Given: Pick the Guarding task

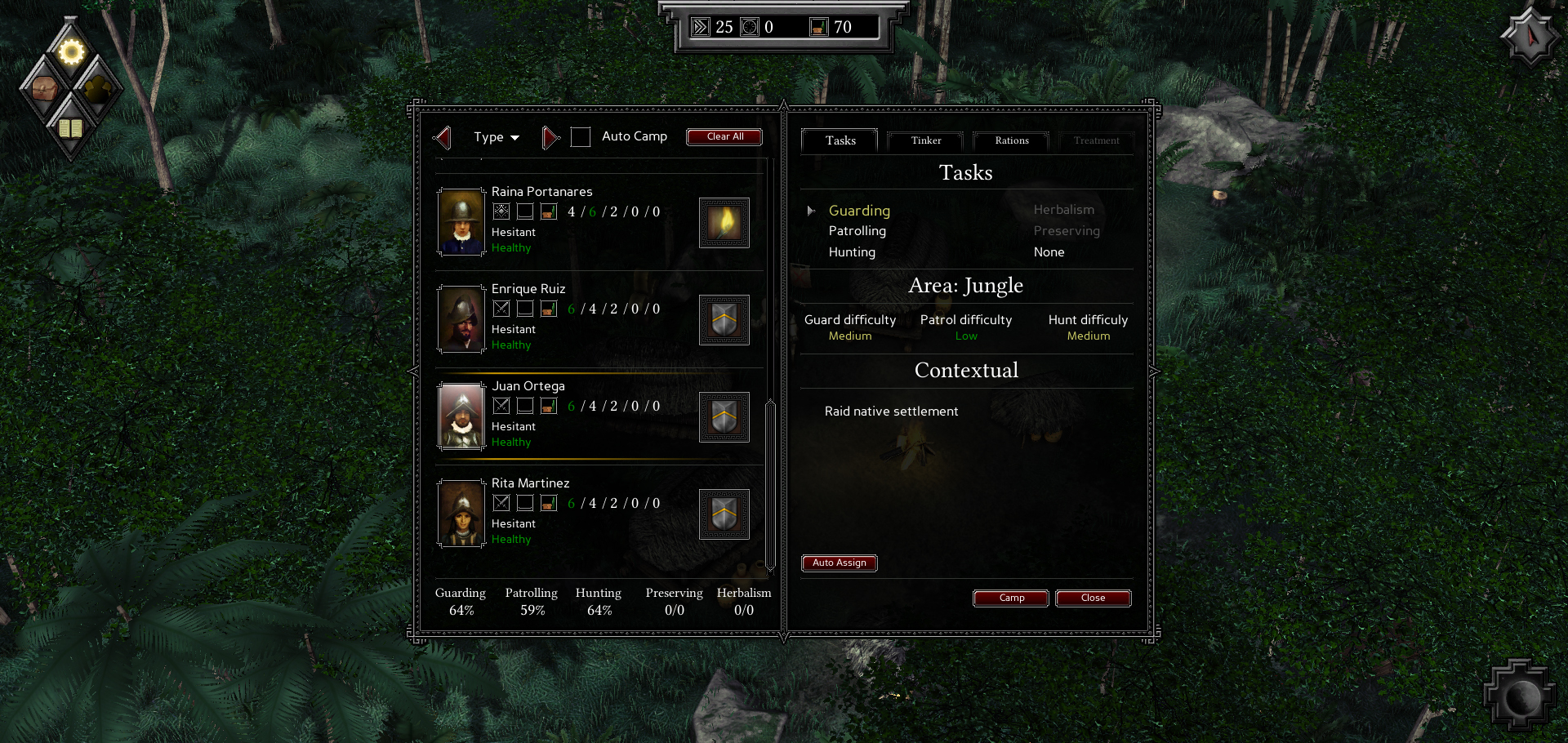Looking at the screenshot, I should (x=859, y=211).
